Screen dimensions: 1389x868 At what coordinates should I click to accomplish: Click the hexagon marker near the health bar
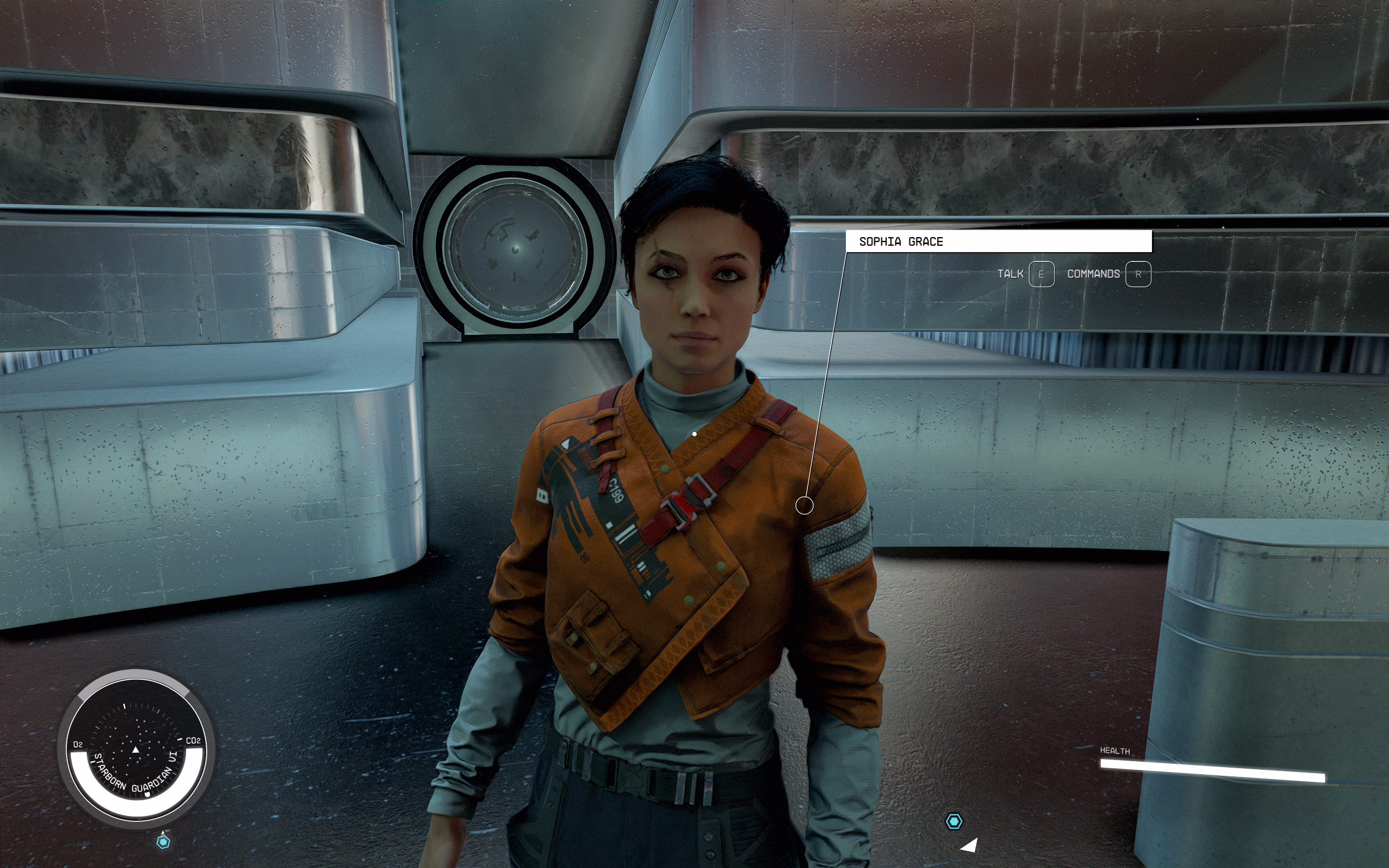953,821
